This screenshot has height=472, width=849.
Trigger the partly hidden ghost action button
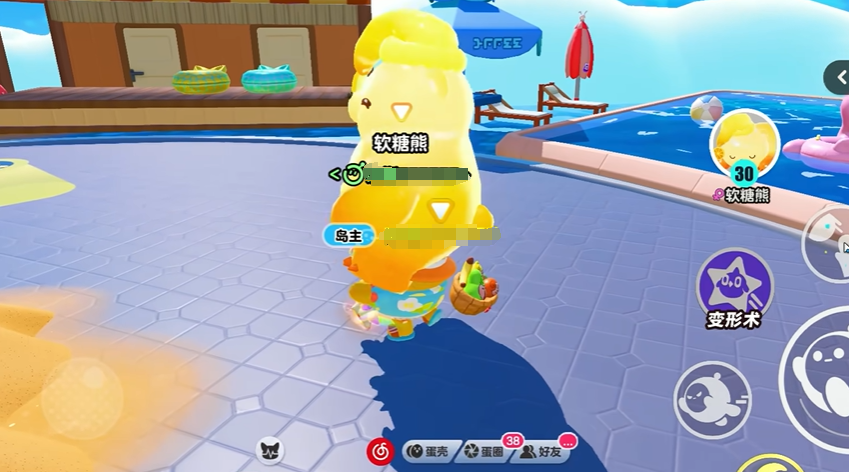coord(828,243)
